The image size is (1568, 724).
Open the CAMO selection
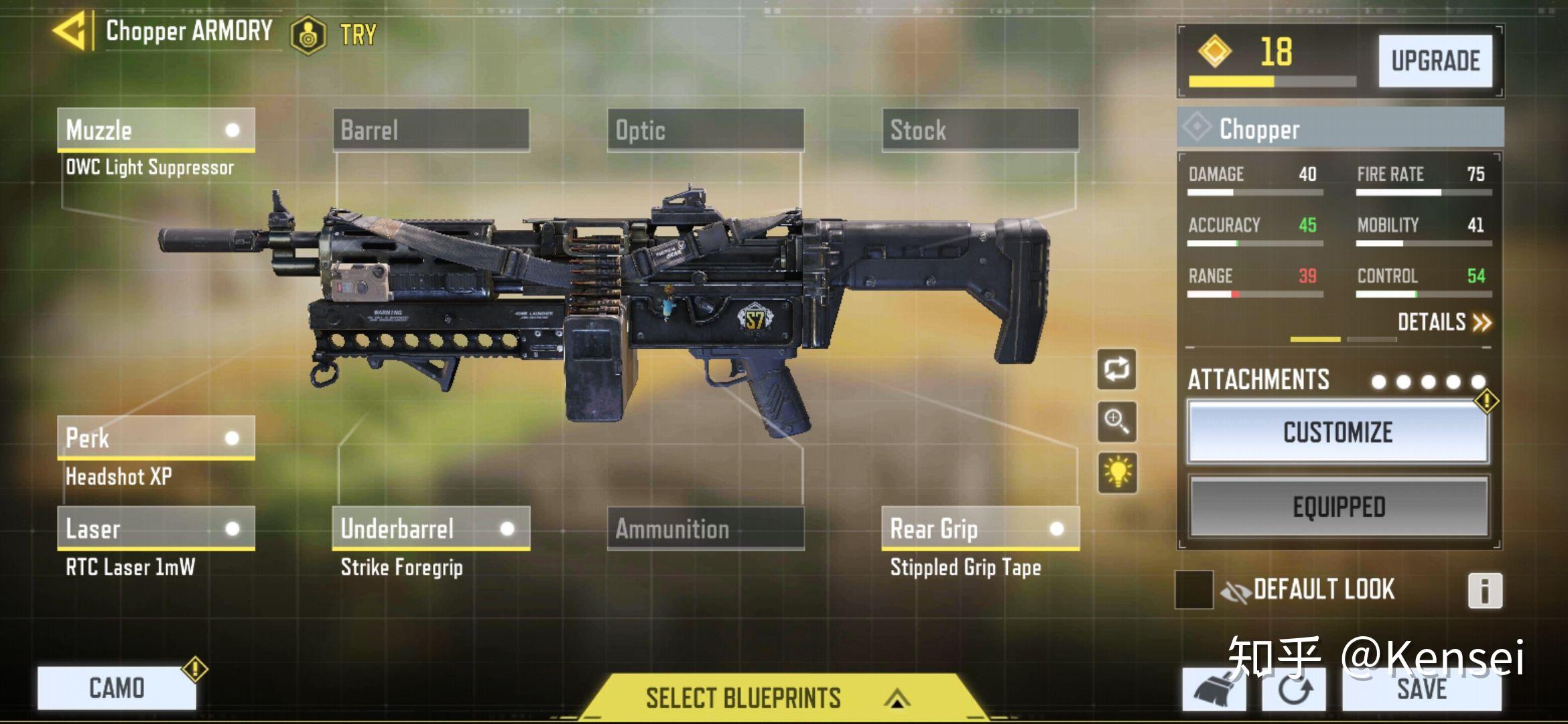click(117, 688)
